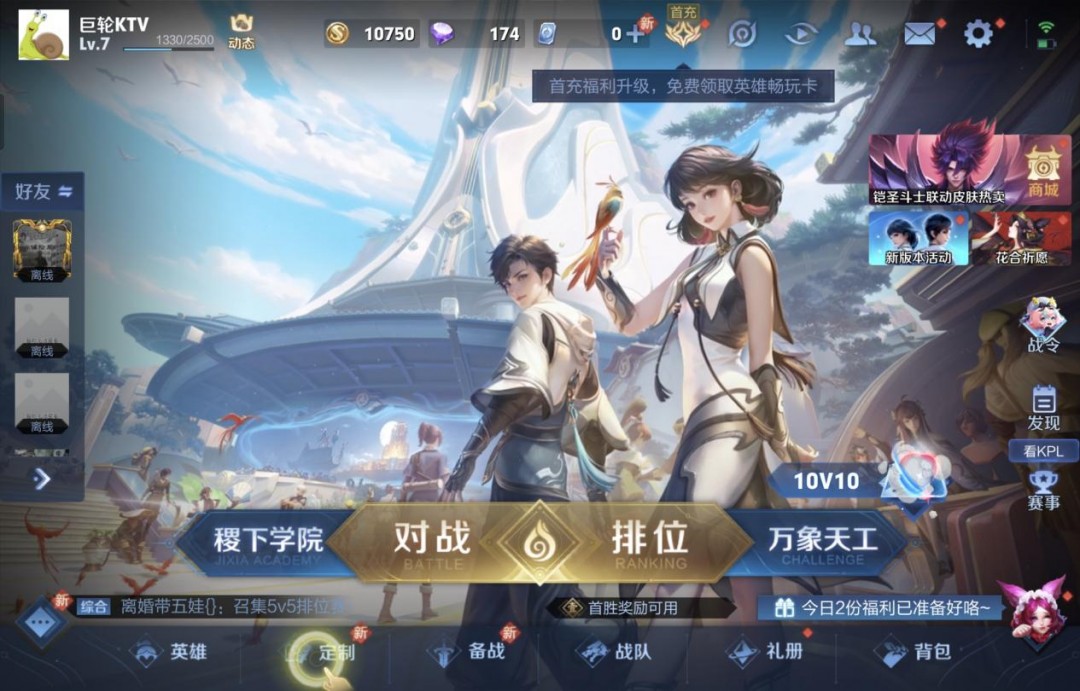Open the gear settings icon

977,34
